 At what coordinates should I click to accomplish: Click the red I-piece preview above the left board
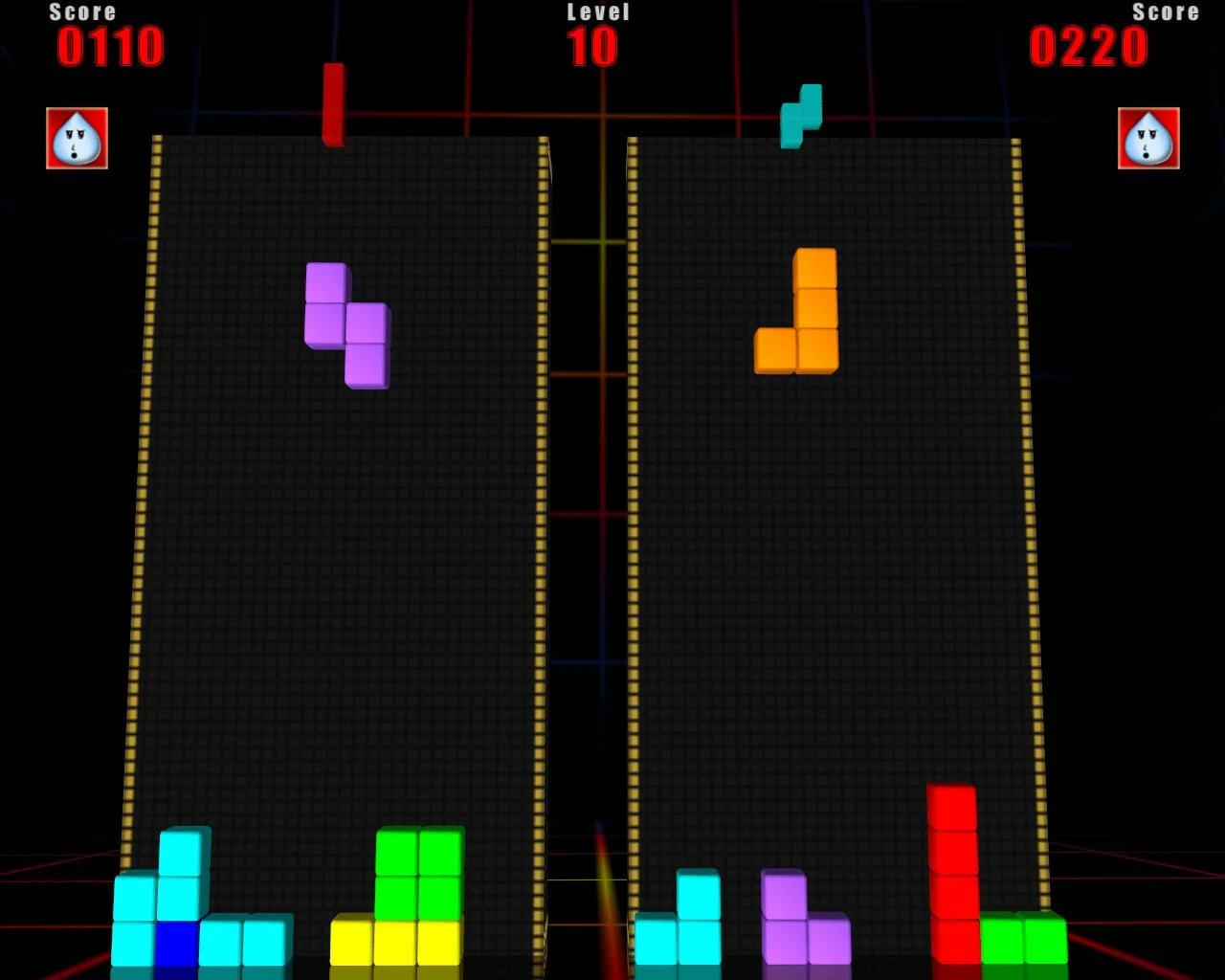click(333, 105)
